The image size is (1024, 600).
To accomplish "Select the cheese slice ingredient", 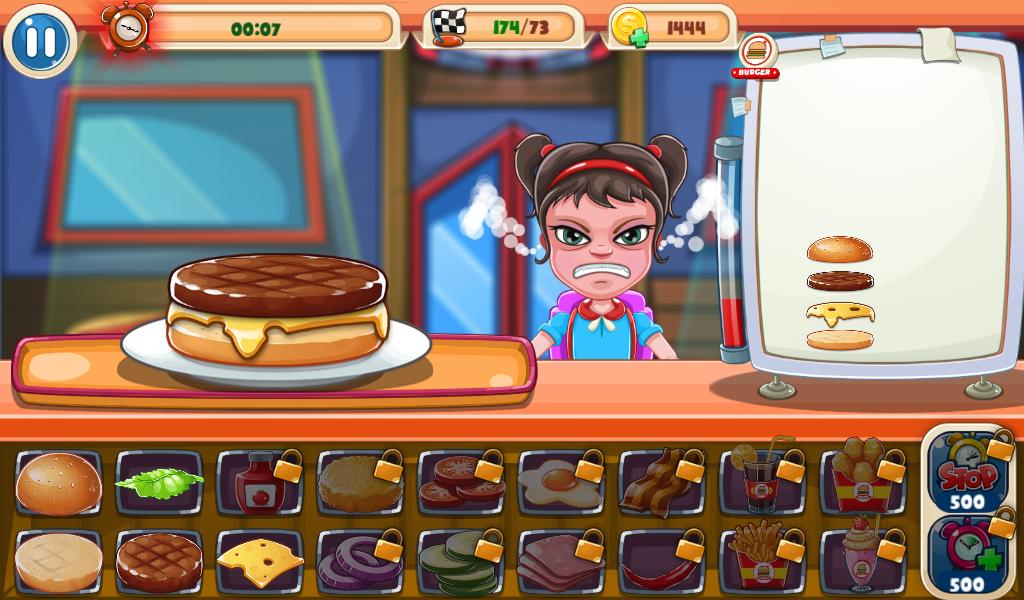I will (259, 562).
